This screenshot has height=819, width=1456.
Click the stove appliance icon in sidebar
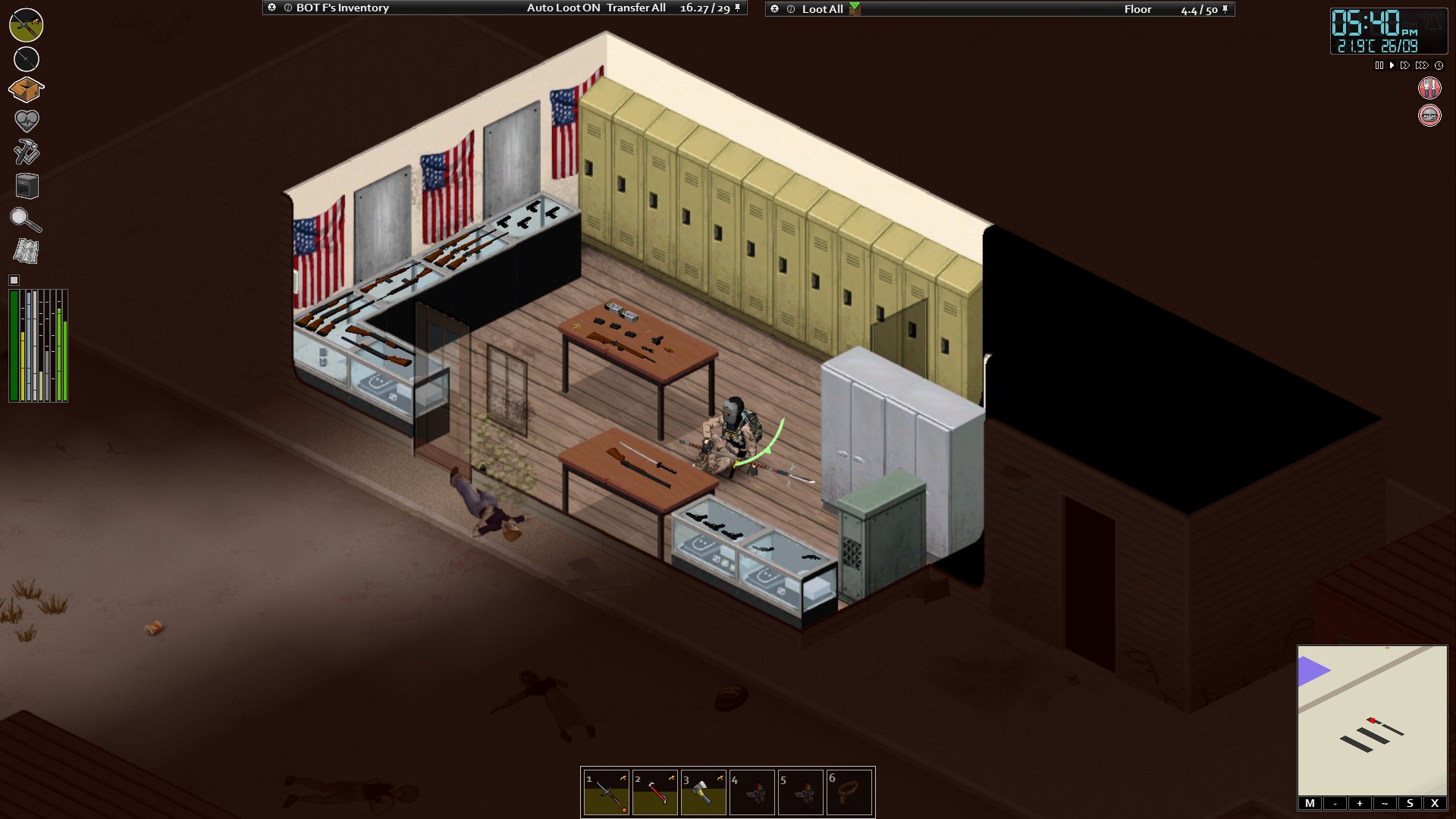[x=25, y=186]
